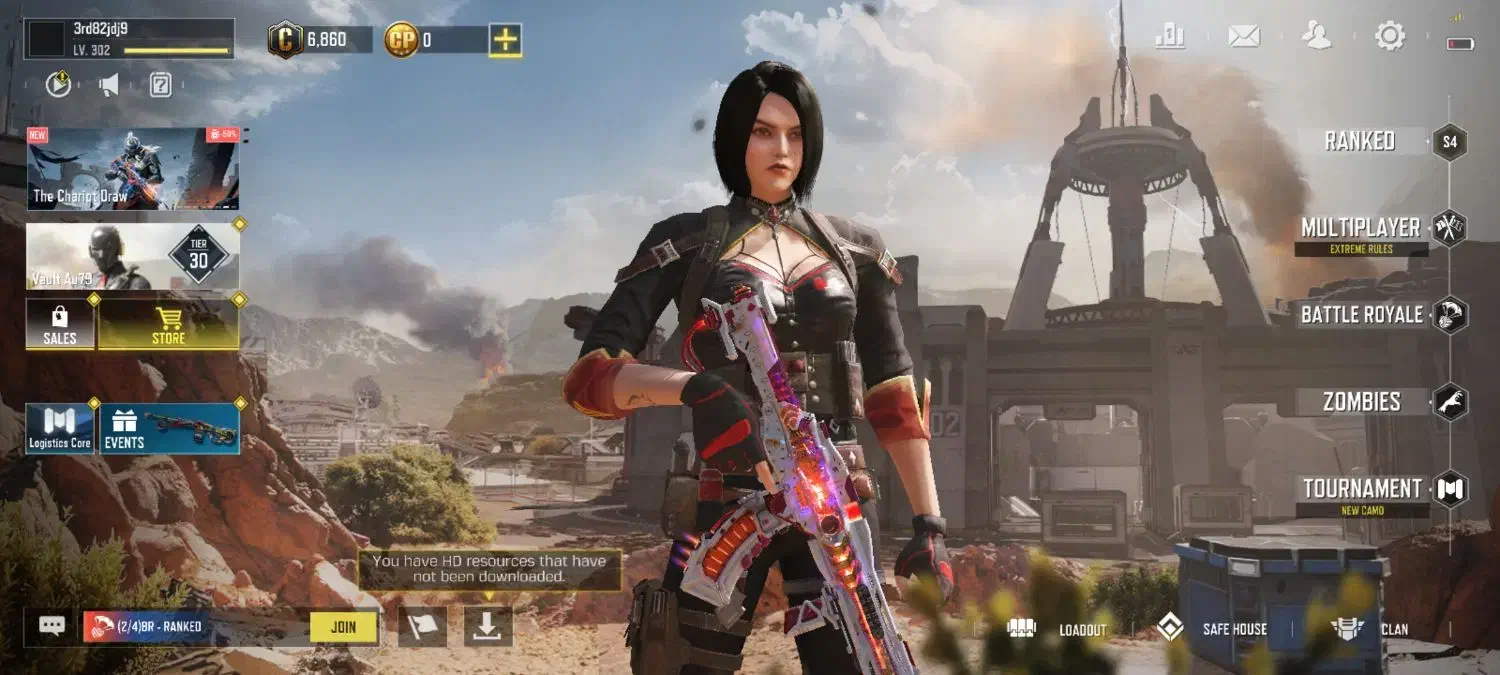Select the Multiplayer mode
The image size is (1500, 675).
point(1361,228)
